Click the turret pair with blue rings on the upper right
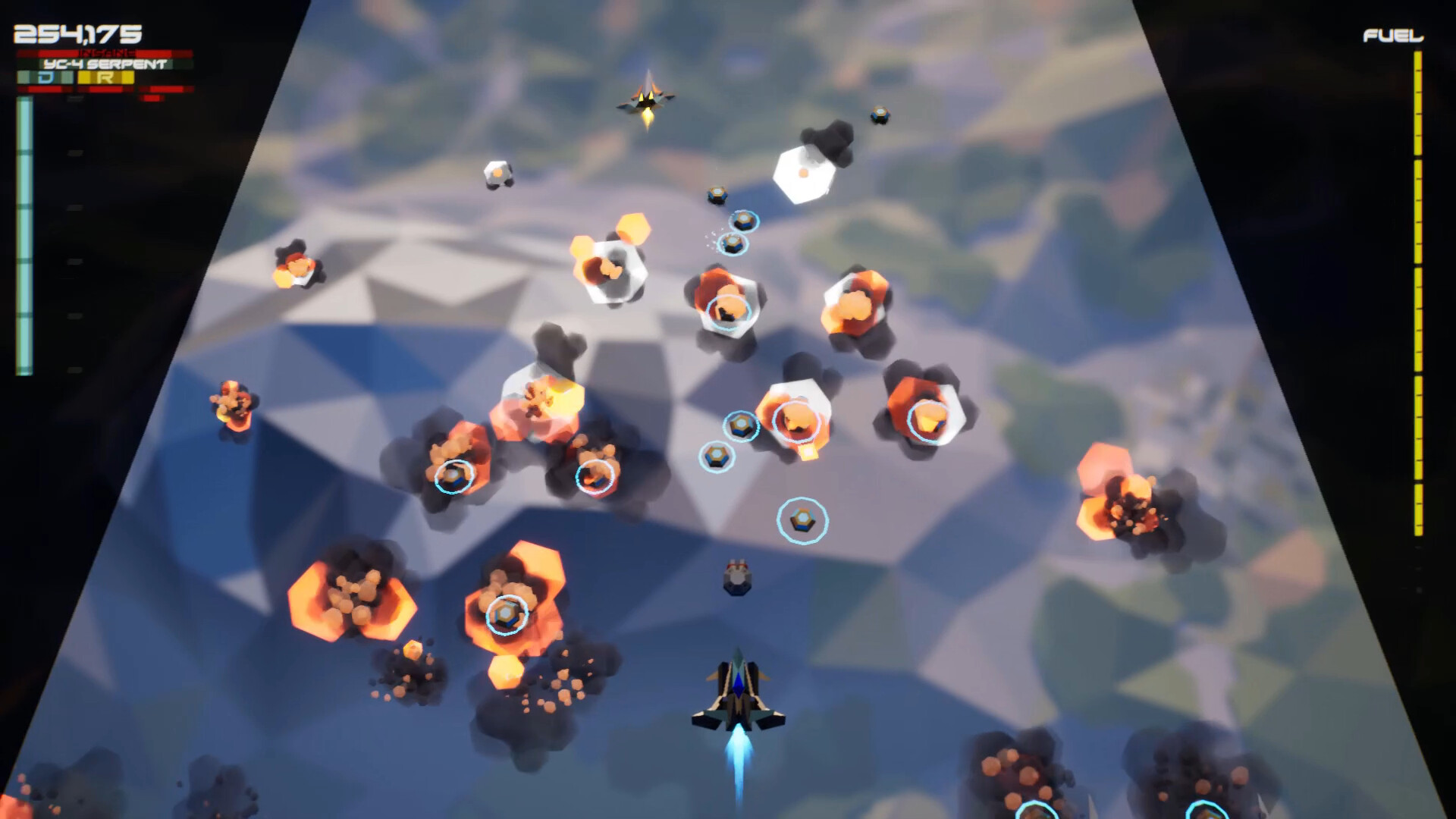The width and height of the screenshot is (1456, 819). click(739, 231)
